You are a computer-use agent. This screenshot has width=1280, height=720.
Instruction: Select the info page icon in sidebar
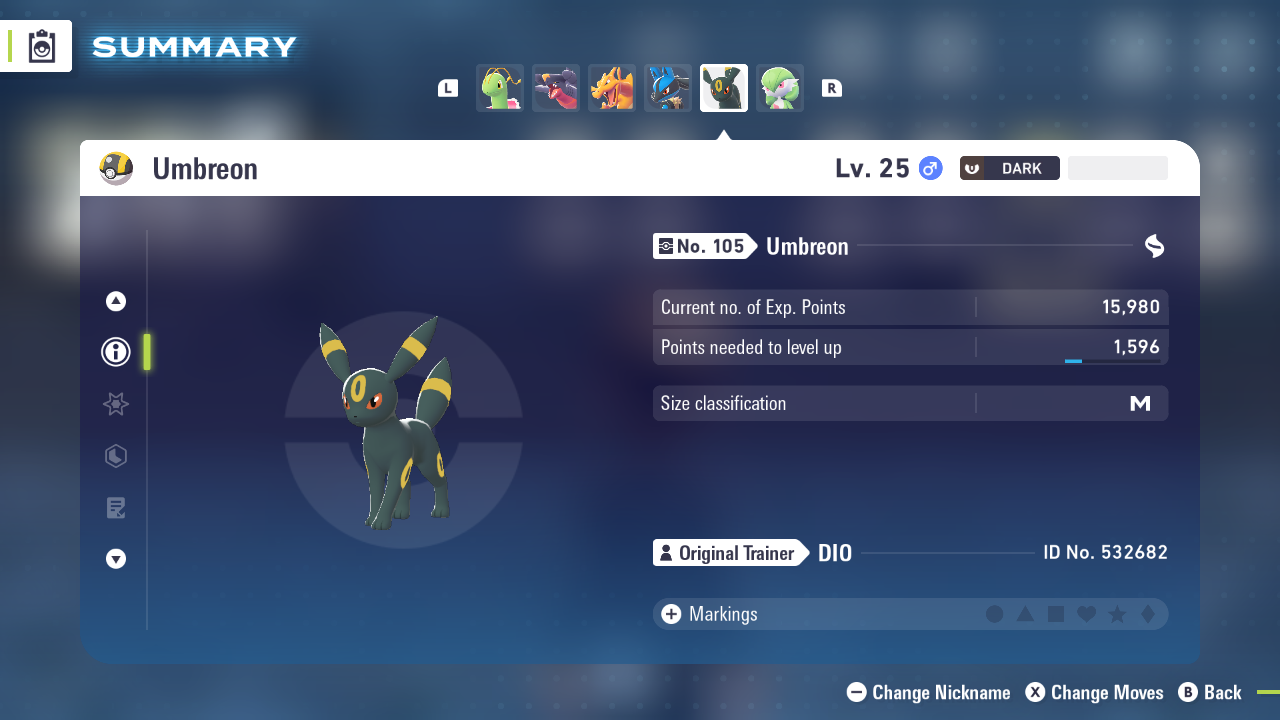click(x=115, y=352)
